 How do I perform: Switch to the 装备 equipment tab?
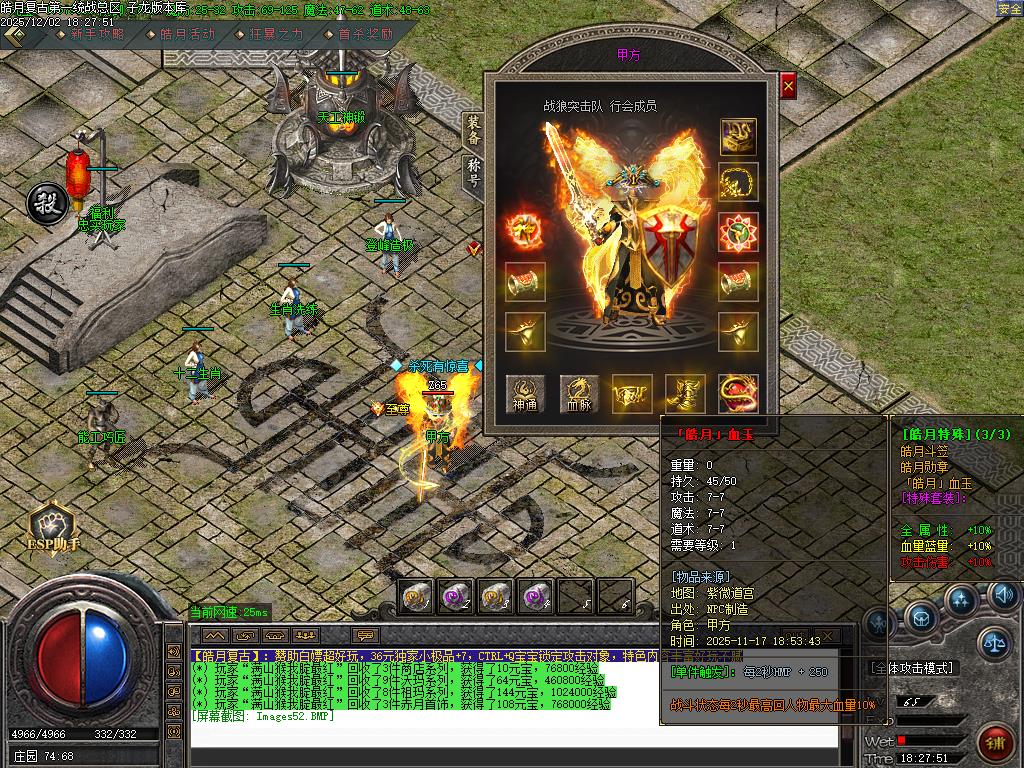click(x=472, y=132)
